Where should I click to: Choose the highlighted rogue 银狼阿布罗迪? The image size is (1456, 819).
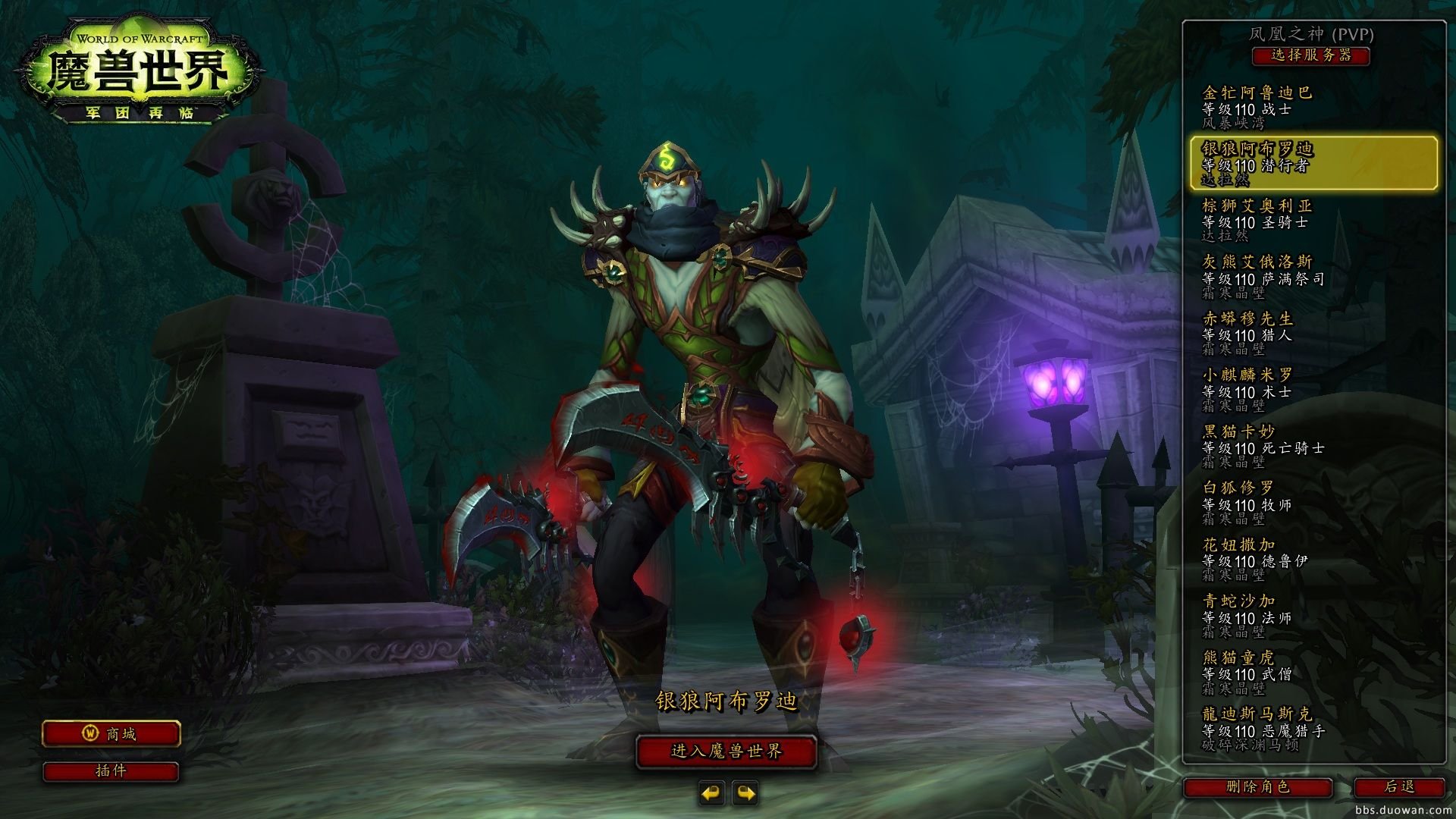(x=1313, y=163)
